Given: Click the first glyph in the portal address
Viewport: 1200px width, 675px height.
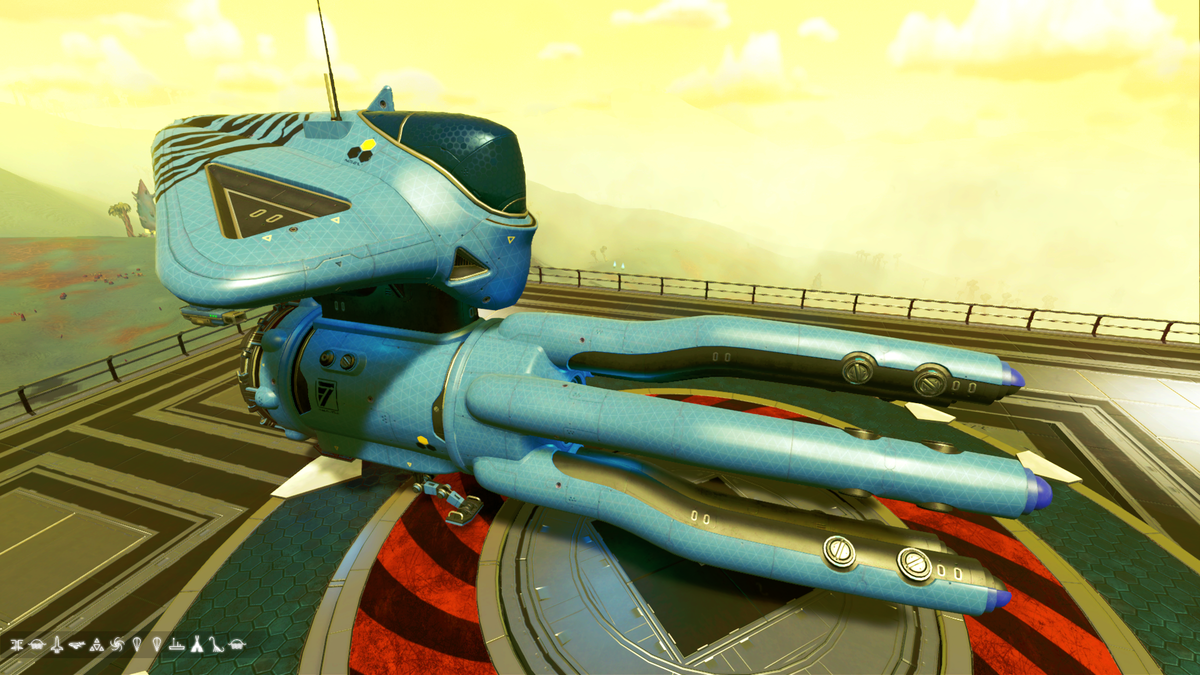Looking at the screenshot, I should 17,645.
